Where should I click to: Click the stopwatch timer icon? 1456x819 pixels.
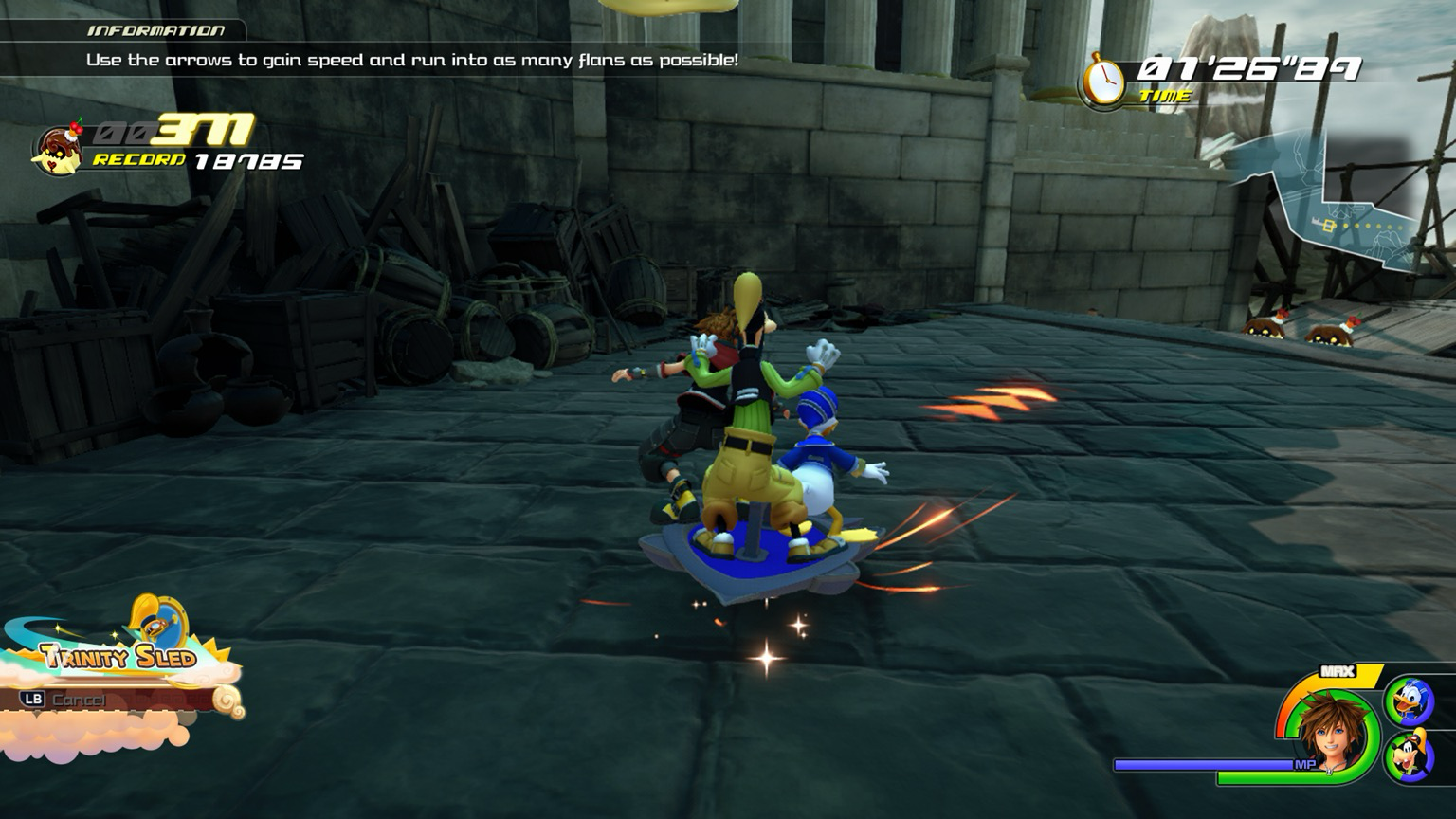[1103, 82]
